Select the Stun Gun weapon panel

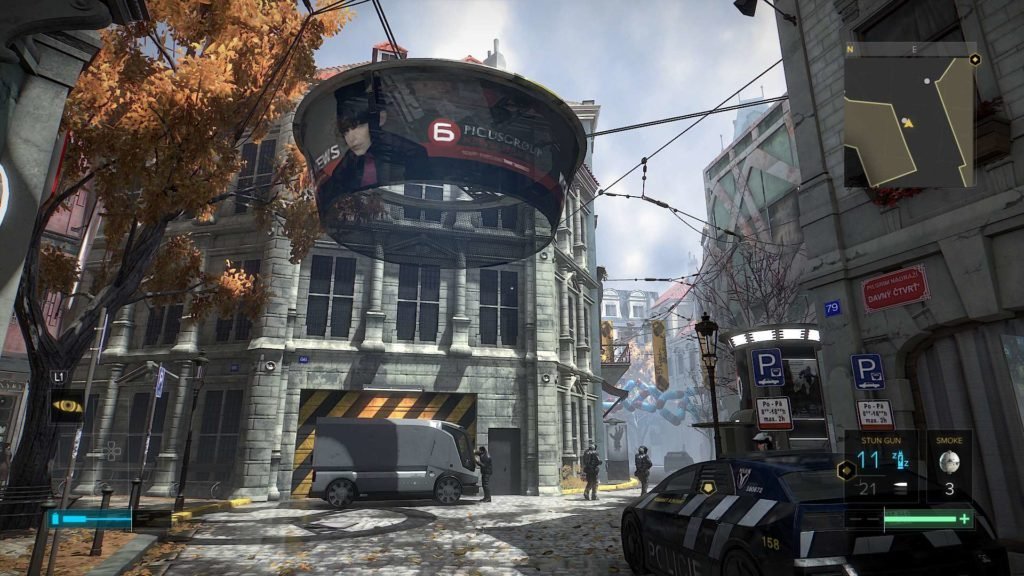coord(881,465)
